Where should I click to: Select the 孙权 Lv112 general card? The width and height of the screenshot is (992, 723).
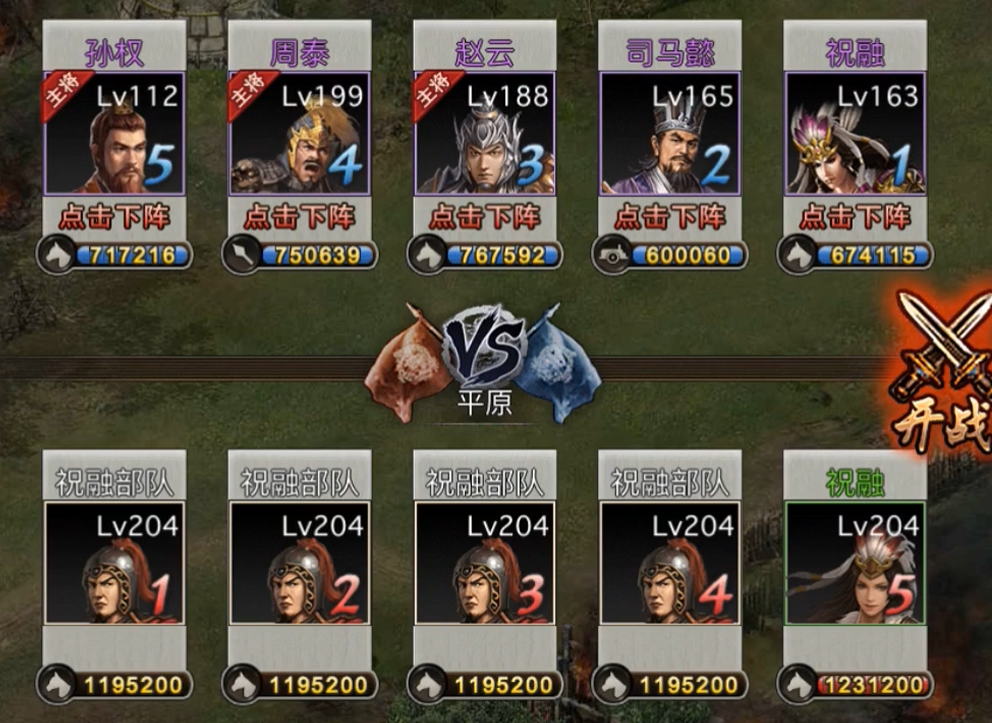(114, 133)
